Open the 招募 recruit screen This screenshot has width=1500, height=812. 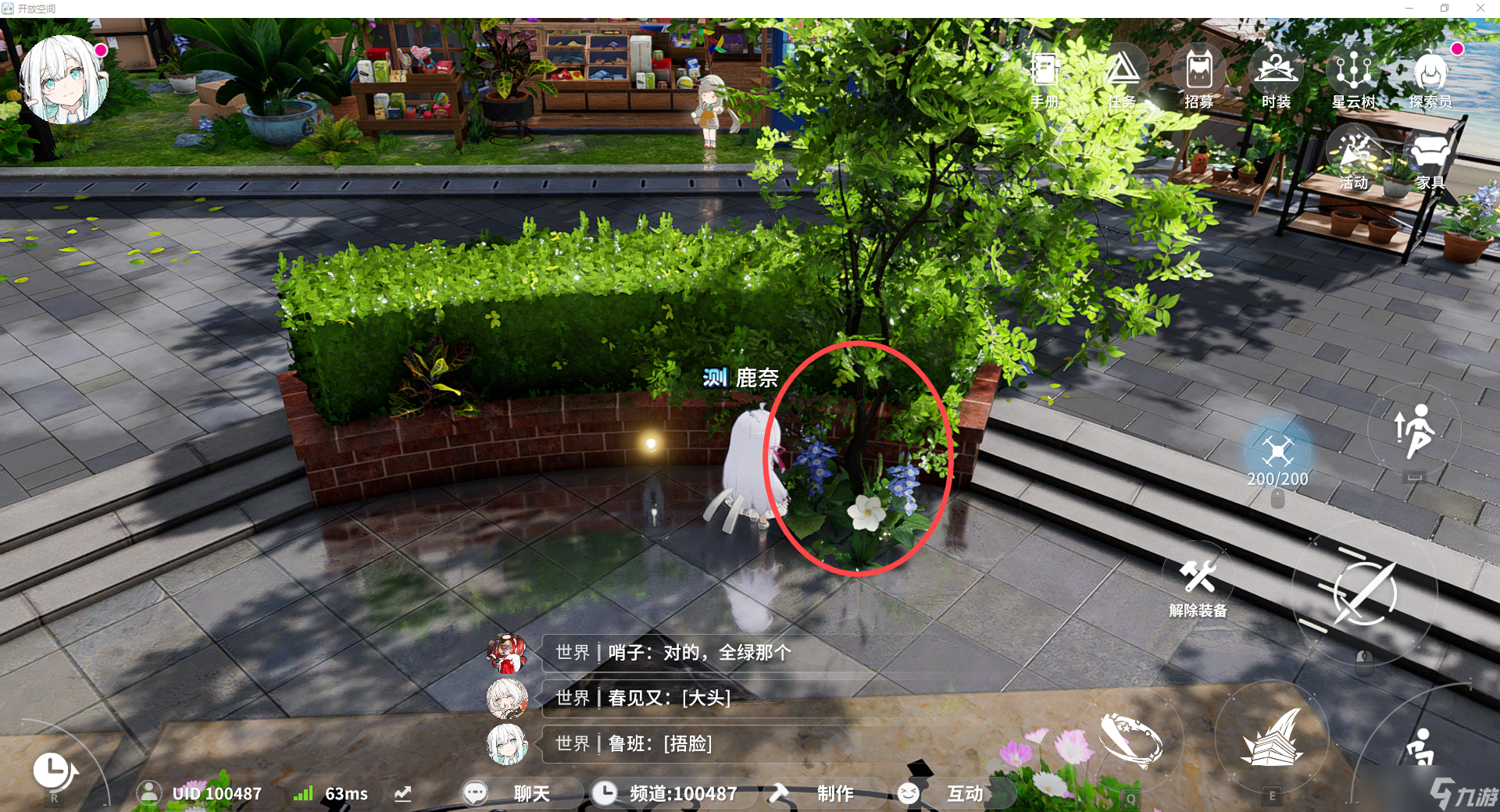[x=1198, y=77]
